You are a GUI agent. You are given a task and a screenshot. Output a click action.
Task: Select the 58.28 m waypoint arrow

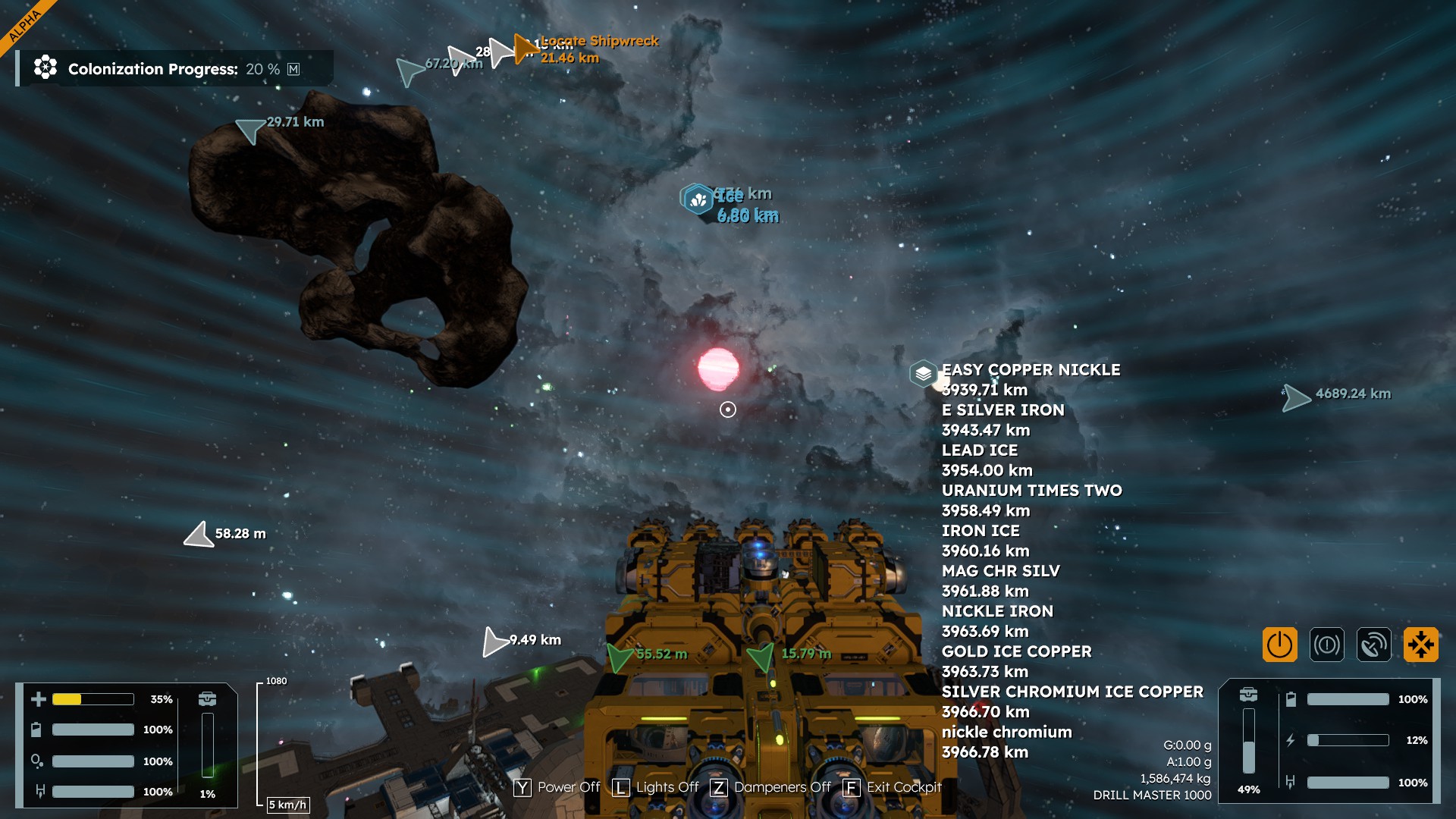(199, 535)
